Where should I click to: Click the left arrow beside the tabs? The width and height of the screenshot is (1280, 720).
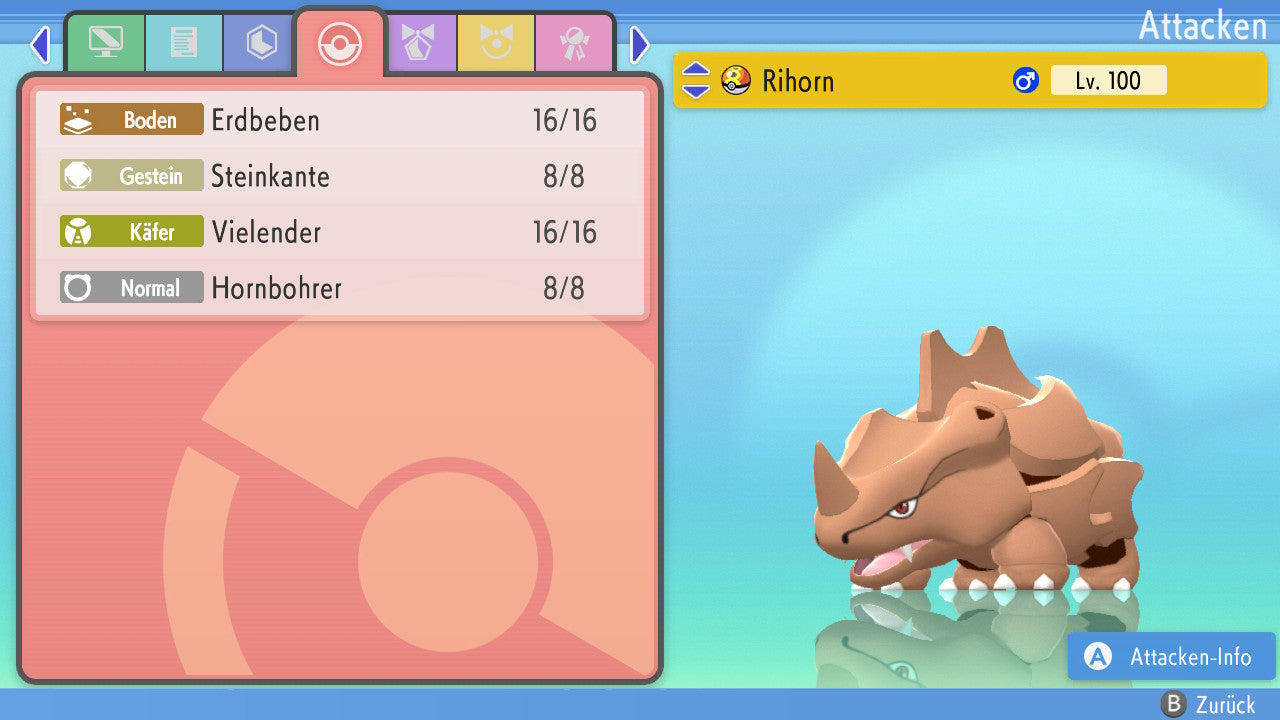(x=40, y=44)
